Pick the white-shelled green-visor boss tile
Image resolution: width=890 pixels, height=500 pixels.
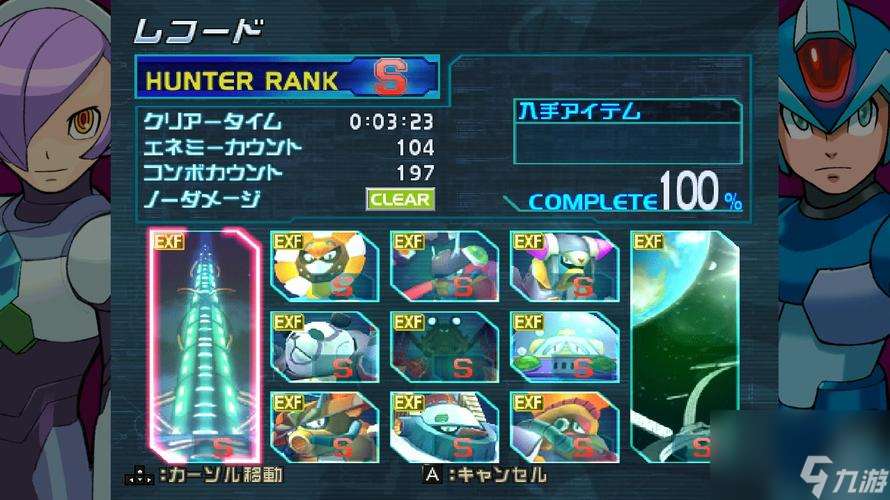pyautogui.click(x=445, y=427)
